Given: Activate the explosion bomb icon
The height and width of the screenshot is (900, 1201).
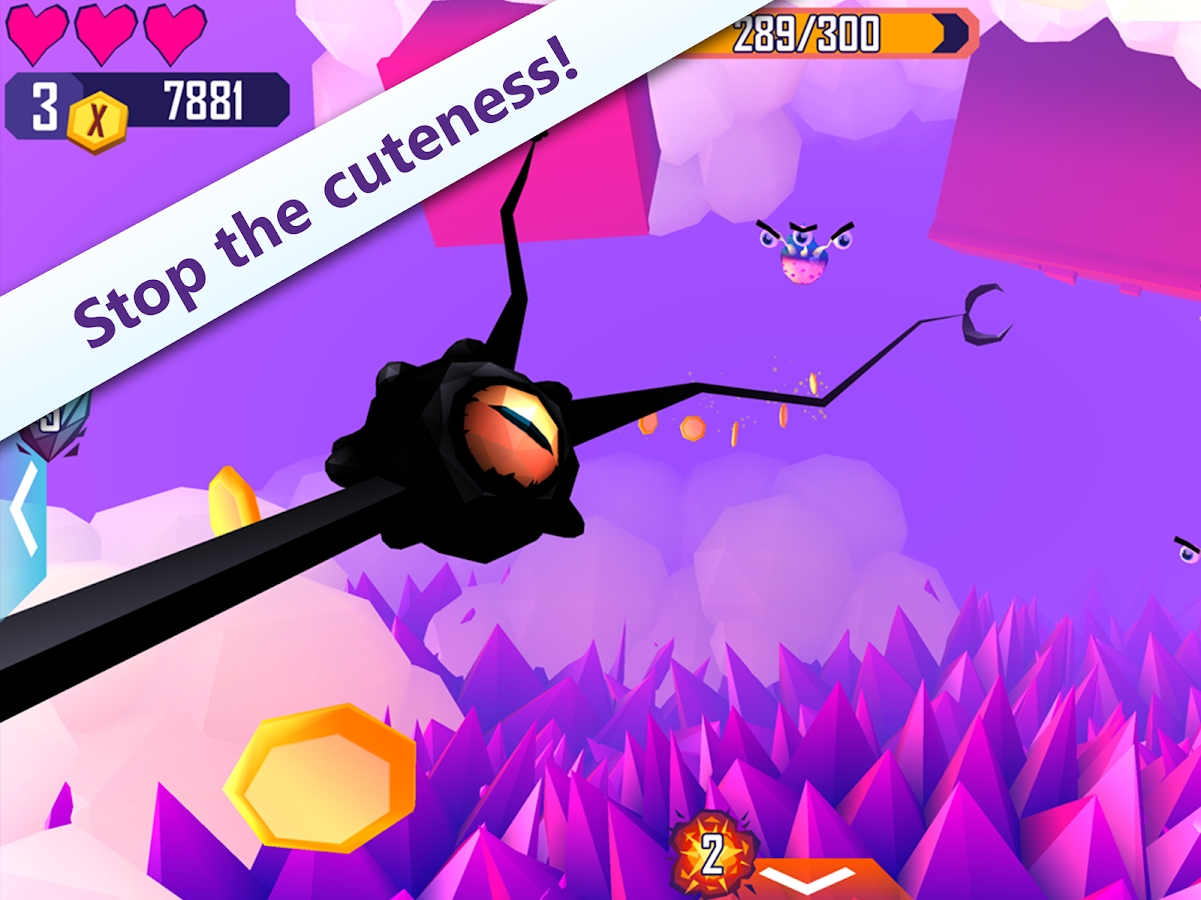Looking at the screenshot, I should tap(712, 855).
